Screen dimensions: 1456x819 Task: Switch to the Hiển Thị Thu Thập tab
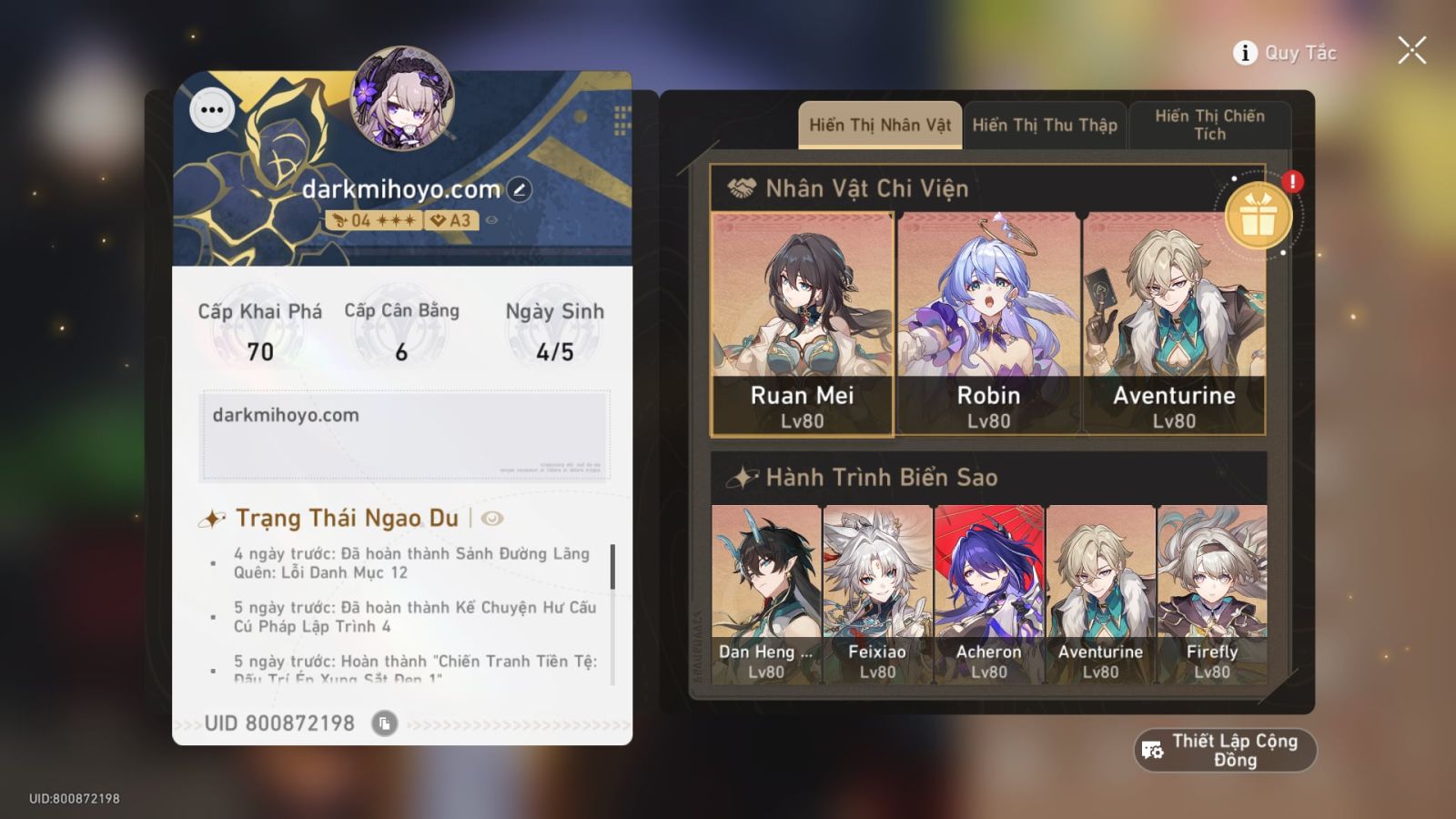click(x=1044, y=125)
